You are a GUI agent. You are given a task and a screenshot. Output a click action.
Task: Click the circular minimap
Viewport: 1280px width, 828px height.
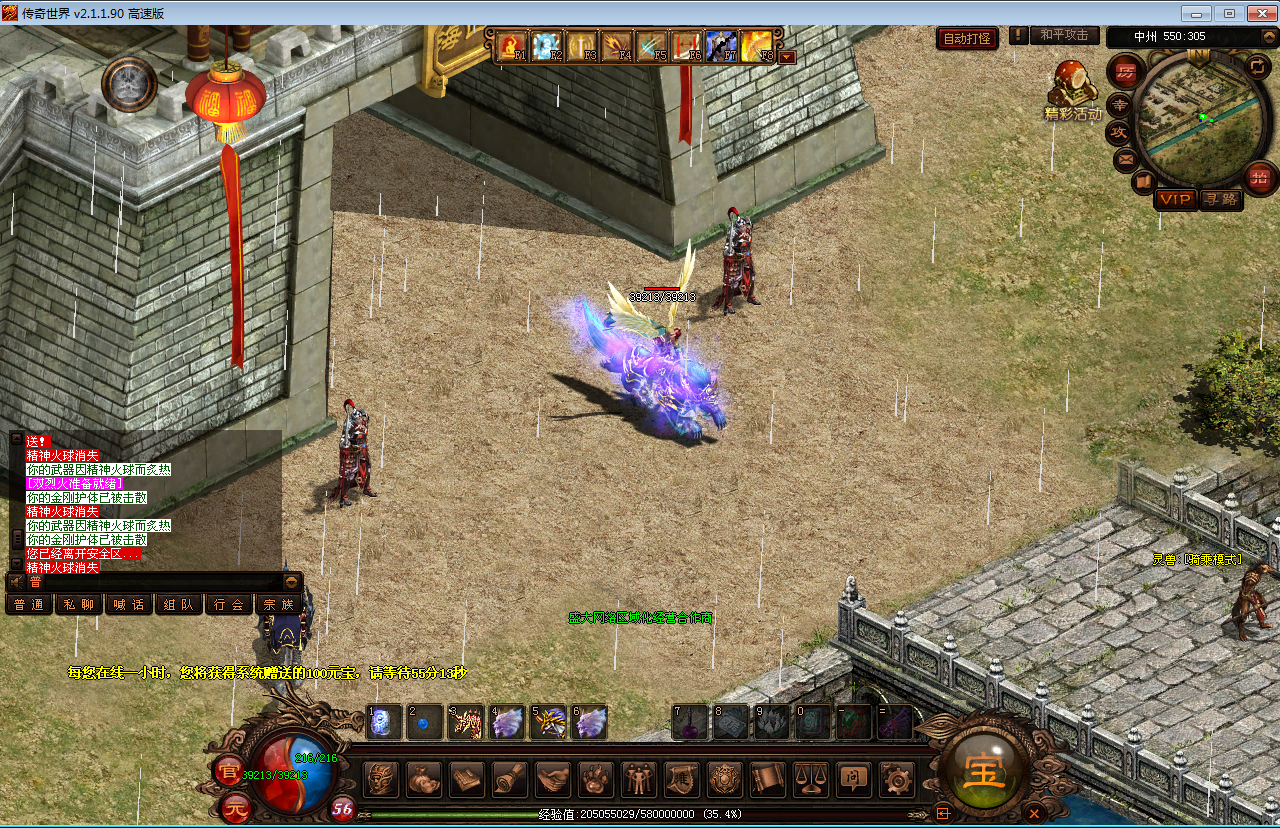(1194, 119)
